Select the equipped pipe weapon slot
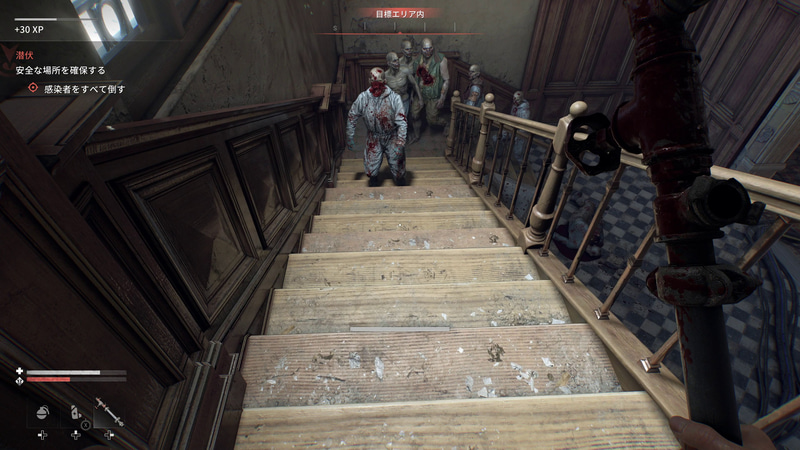 pos(109,411)
